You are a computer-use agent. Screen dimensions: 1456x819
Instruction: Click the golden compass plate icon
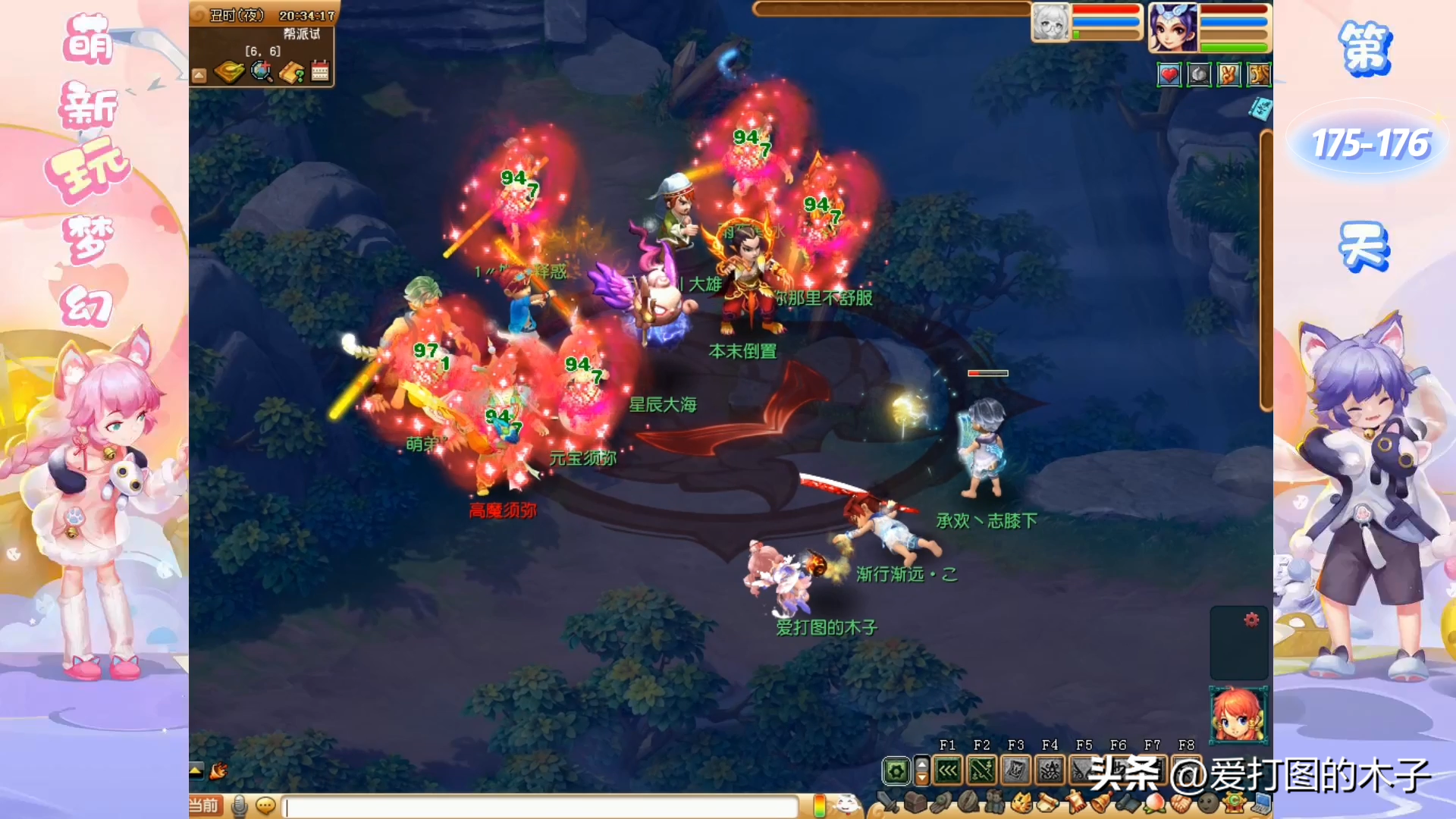point(229,72)
